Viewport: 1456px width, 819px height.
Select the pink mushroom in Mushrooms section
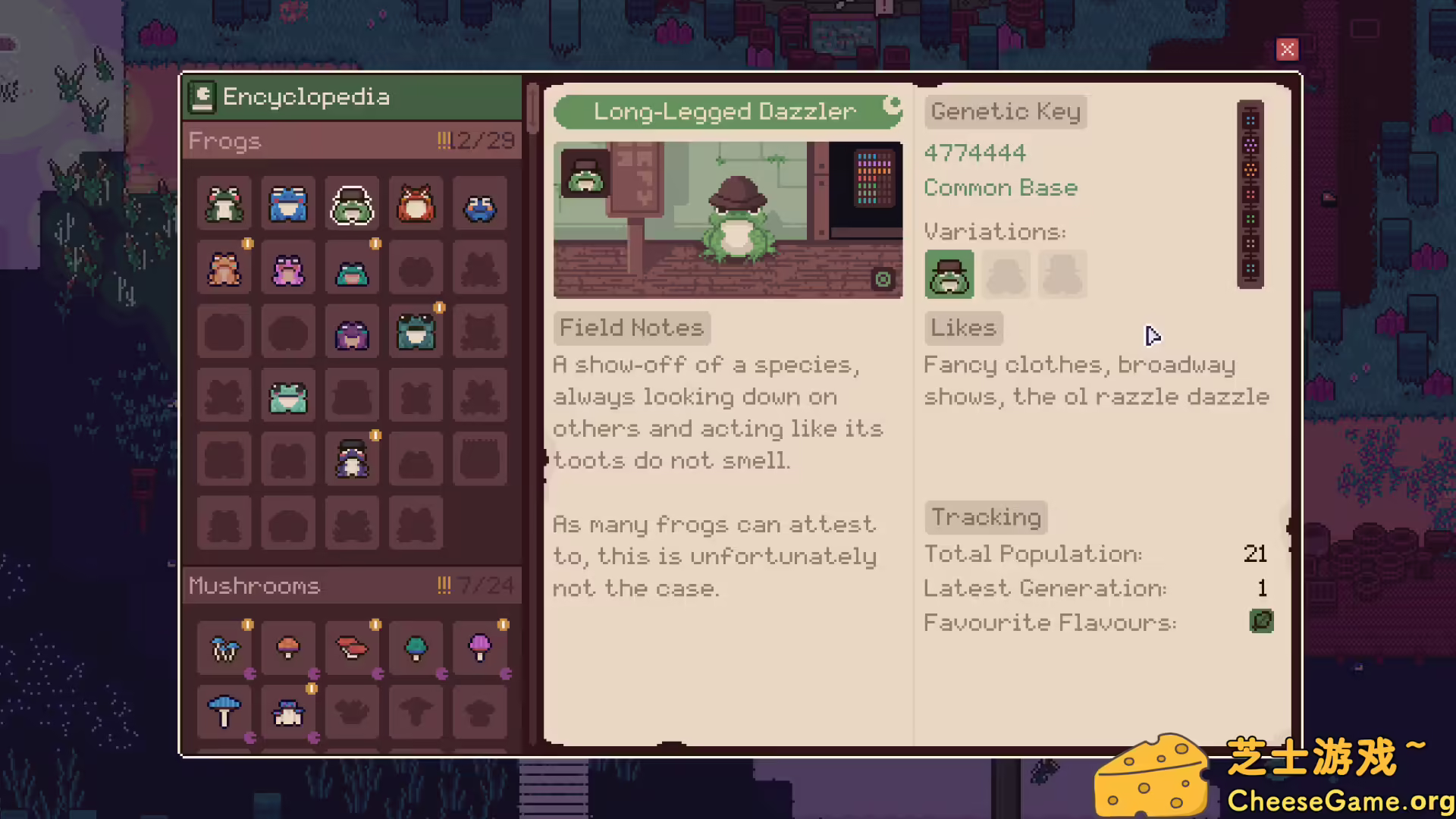click(x=479, y=648)
